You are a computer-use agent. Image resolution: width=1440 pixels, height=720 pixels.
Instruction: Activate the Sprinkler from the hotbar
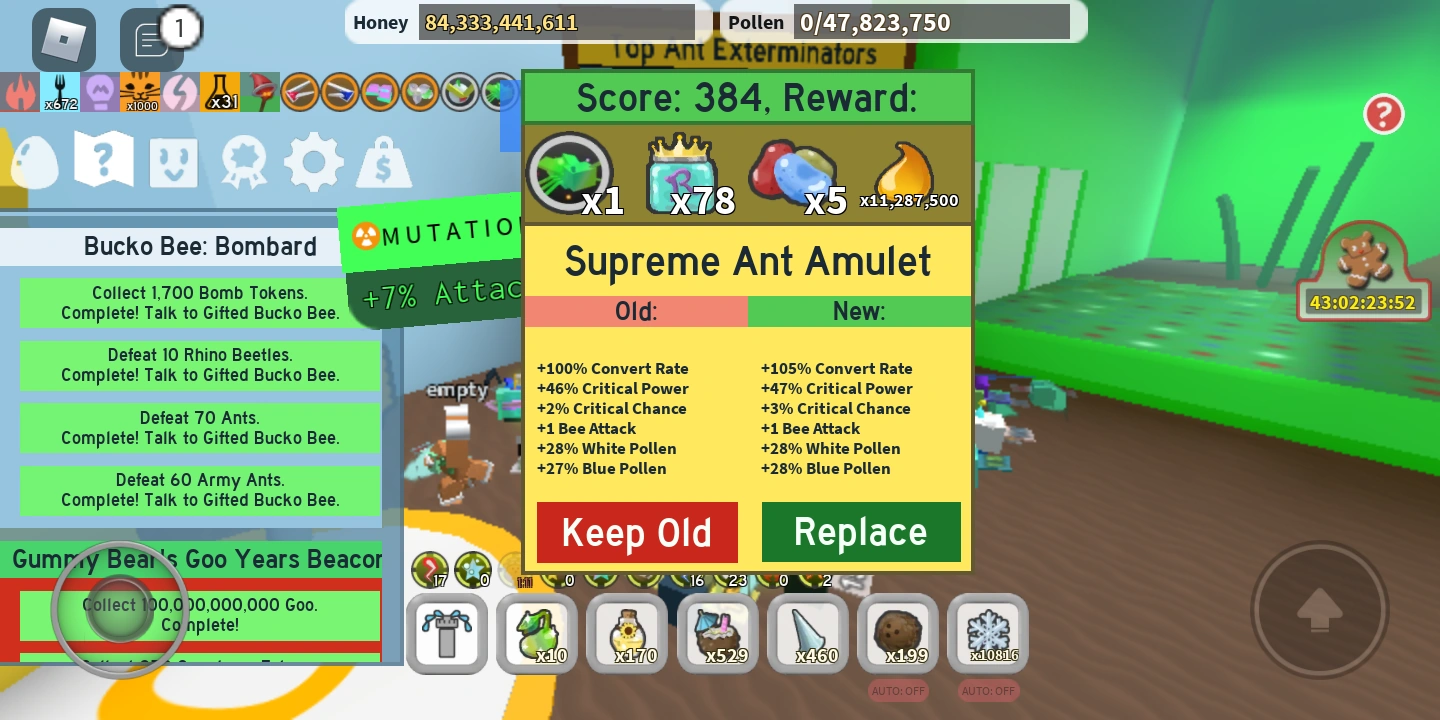pos(447,634)
